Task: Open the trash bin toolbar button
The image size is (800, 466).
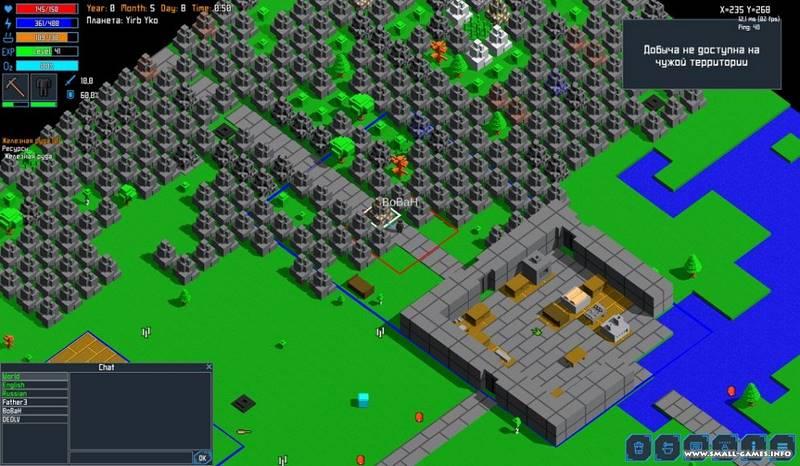Action: coord(639,446)
